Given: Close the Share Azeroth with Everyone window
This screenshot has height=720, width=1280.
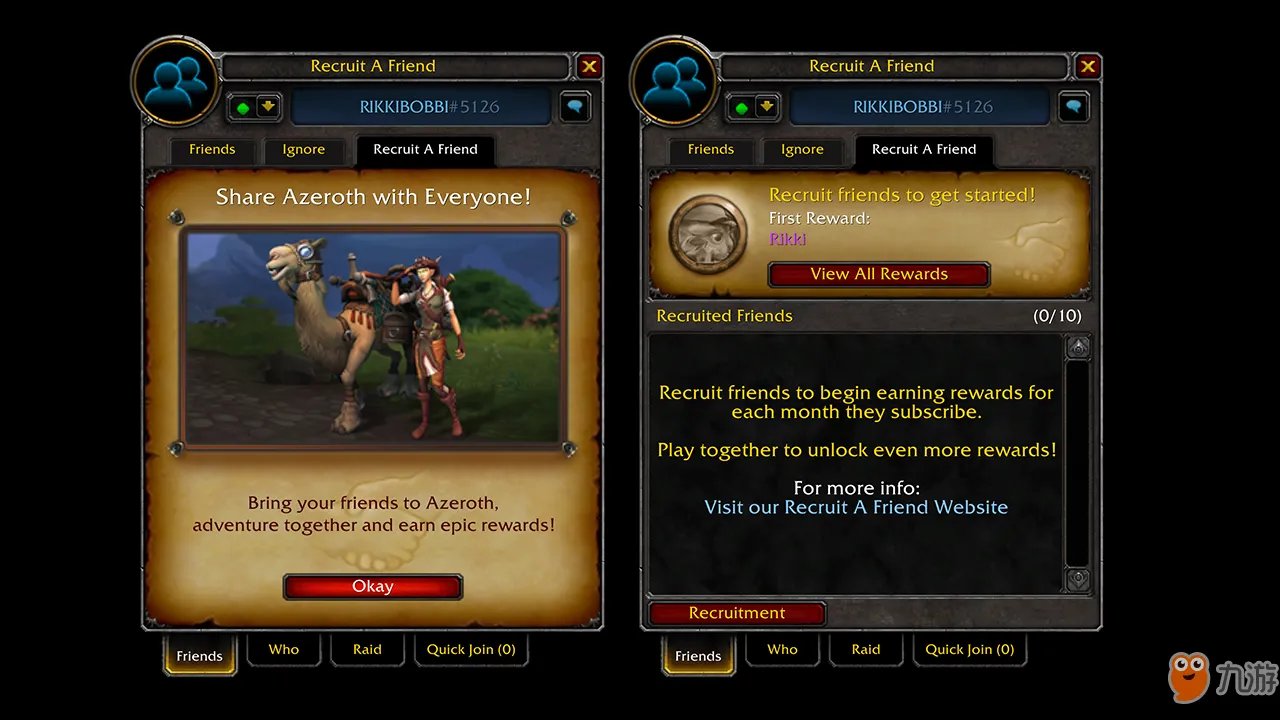Looking at the screenshot, I should (589, 67).
